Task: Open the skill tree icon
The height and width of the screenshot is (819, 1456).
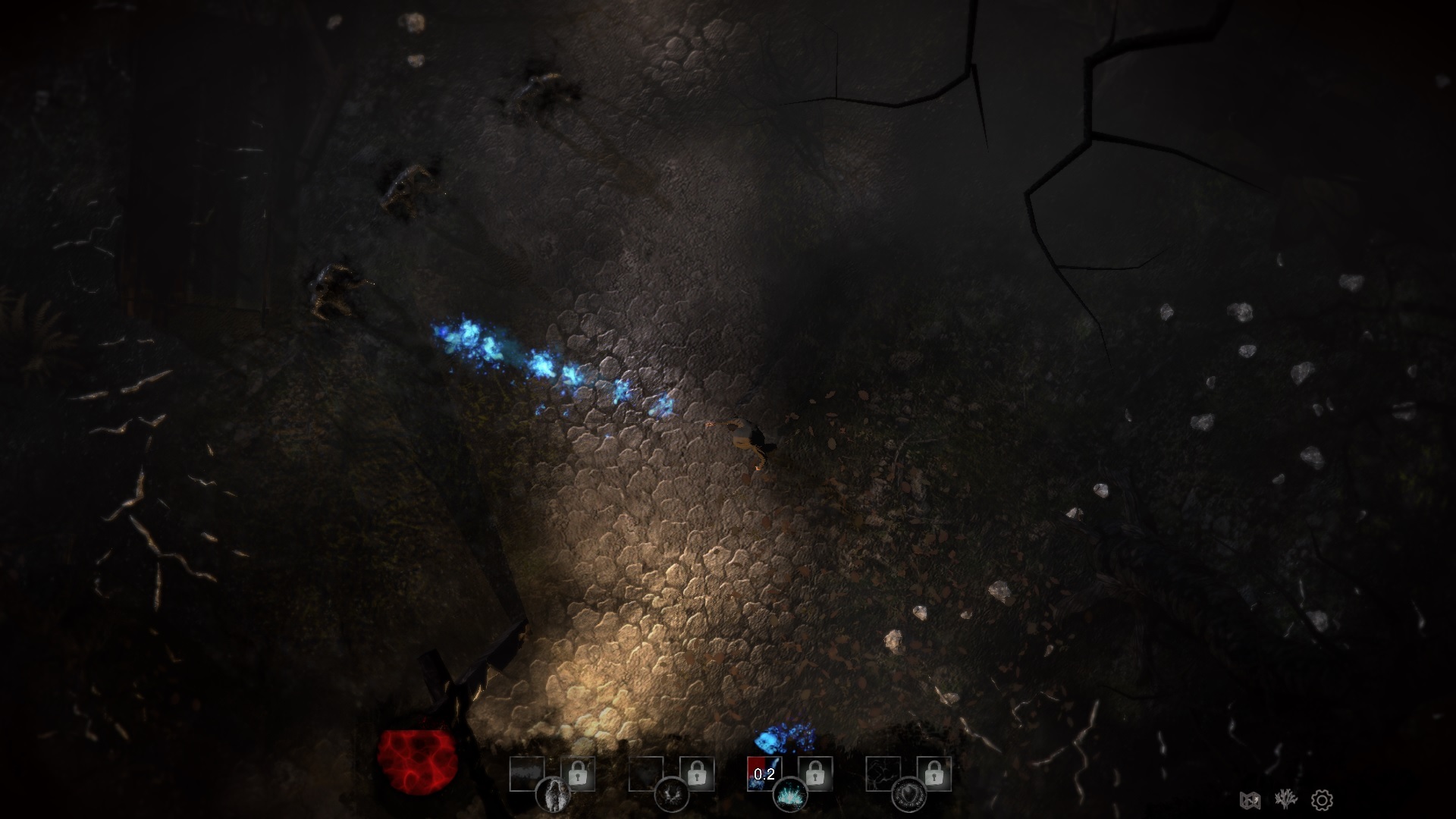Action: click(x=1286, y=799)
